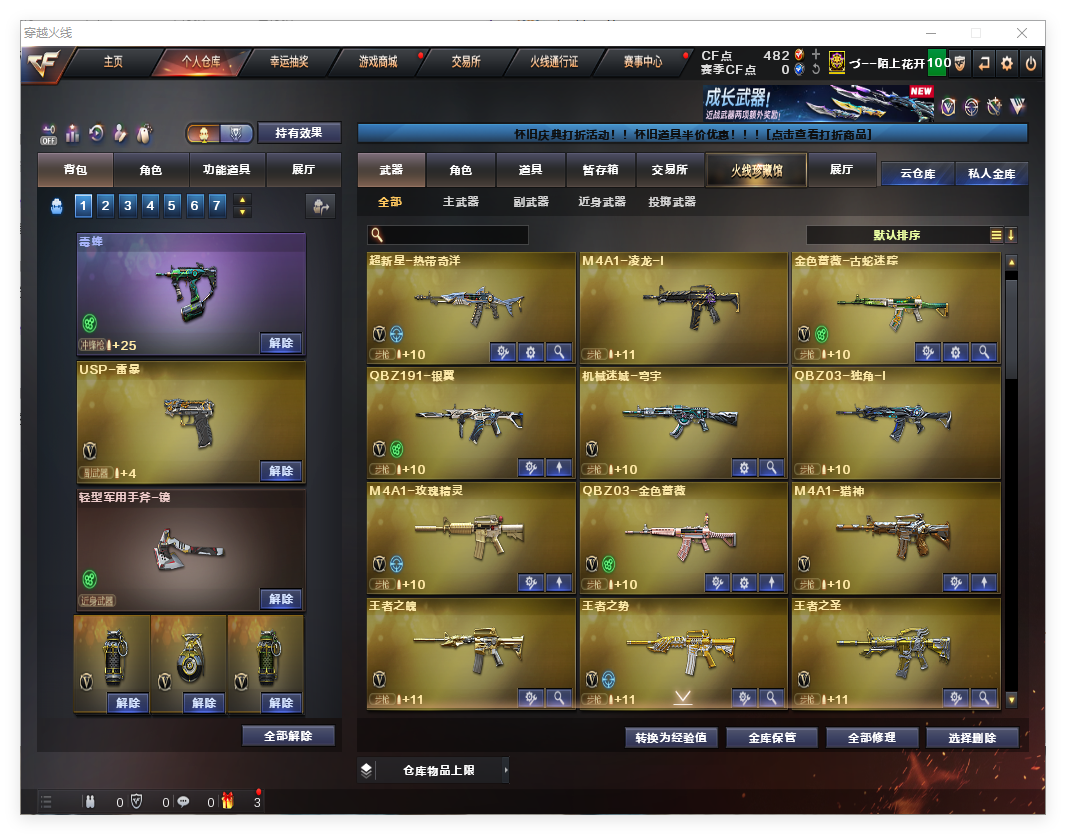Open the 游戏商城 game shop menu
Screen dimensions: 1066x835
click(378, 62)
